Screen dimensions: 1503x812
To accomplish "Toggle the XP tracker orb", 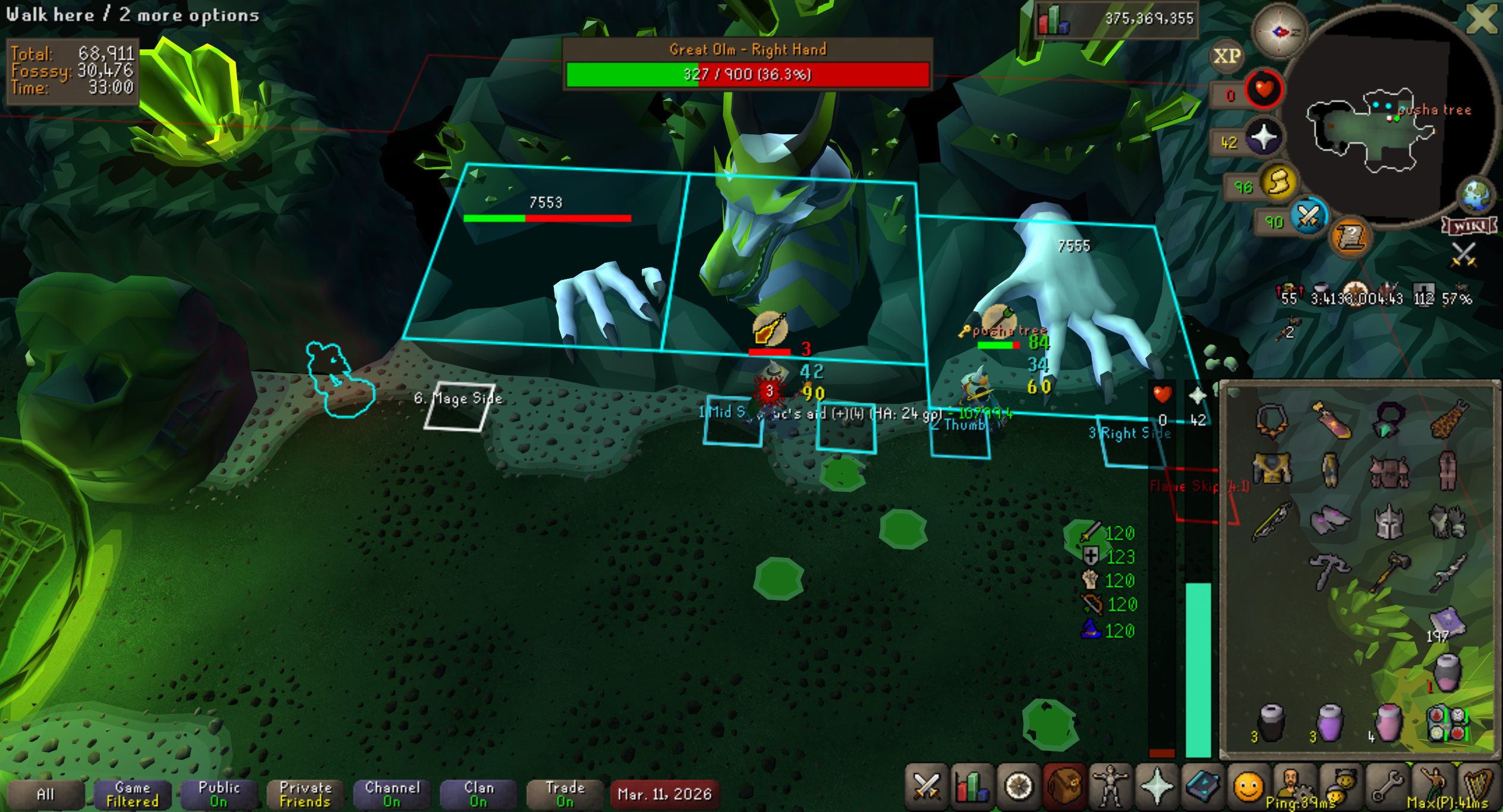I will pyautogui.click(x=1227, y=56).
